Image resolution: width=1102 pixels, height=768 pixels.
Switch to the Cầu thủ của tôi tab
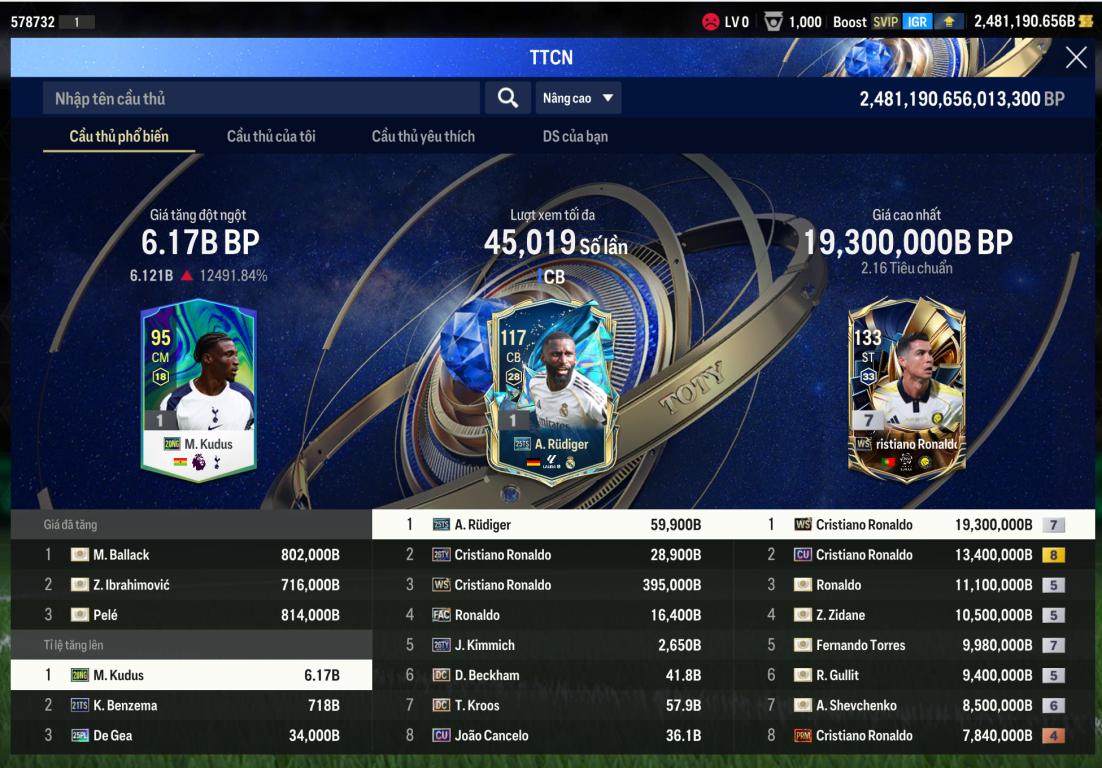[271, 136]
